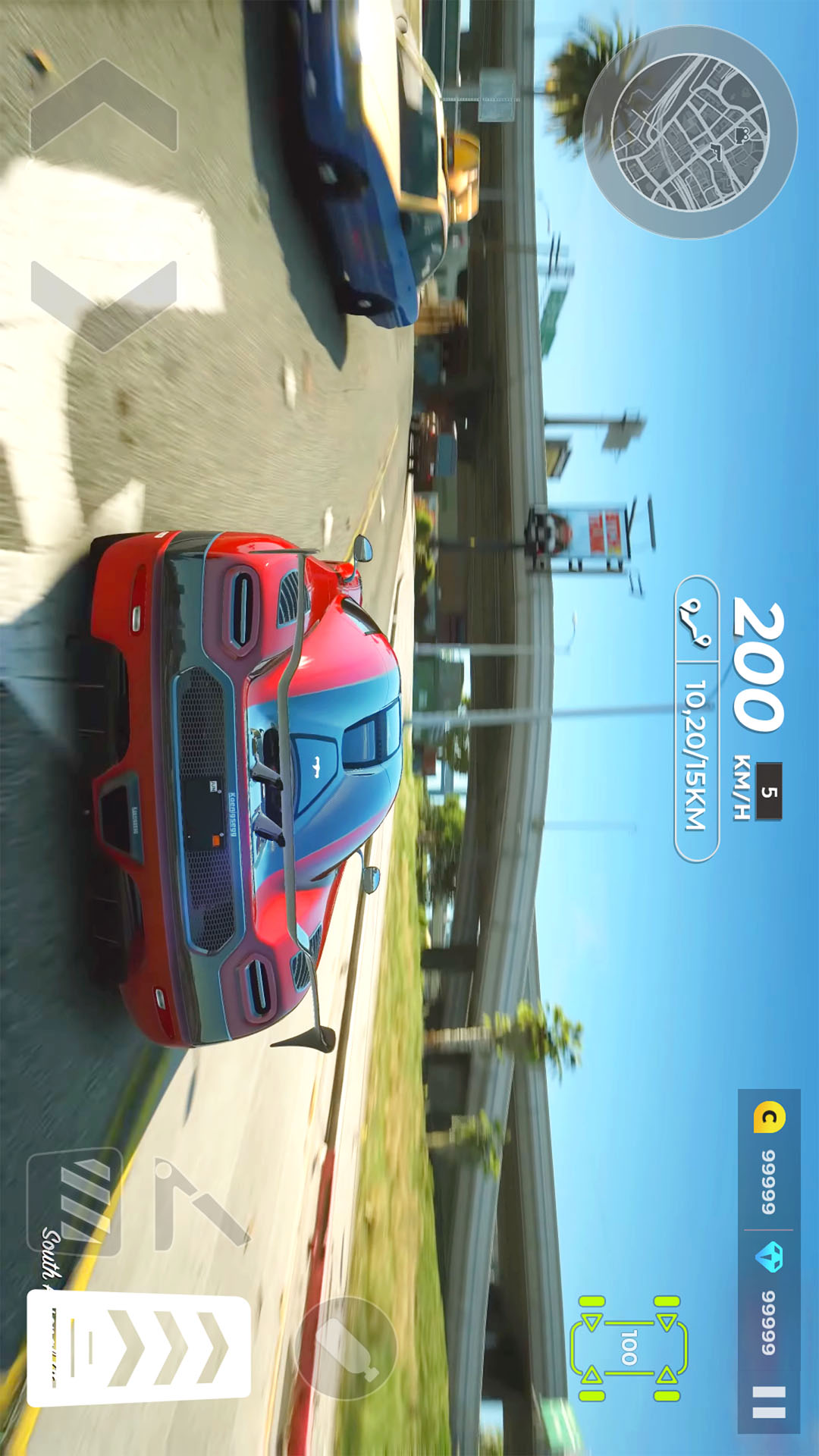Image resolution: width=819 pixels, height=1456 pixels.
Task: Tap the gas pedal with chevrons
Action: (x=139, y=1348)
